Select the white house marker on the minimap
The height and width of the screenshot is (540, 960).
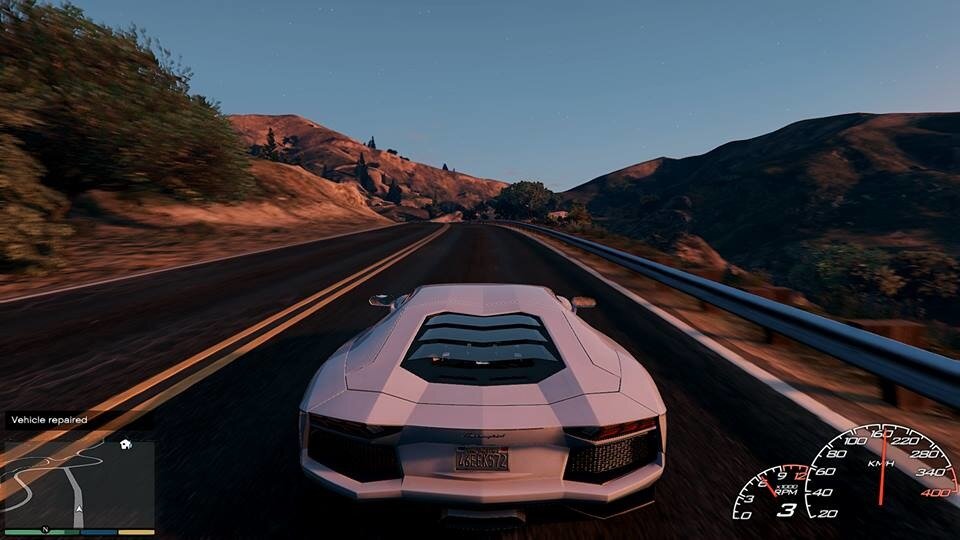126,444
